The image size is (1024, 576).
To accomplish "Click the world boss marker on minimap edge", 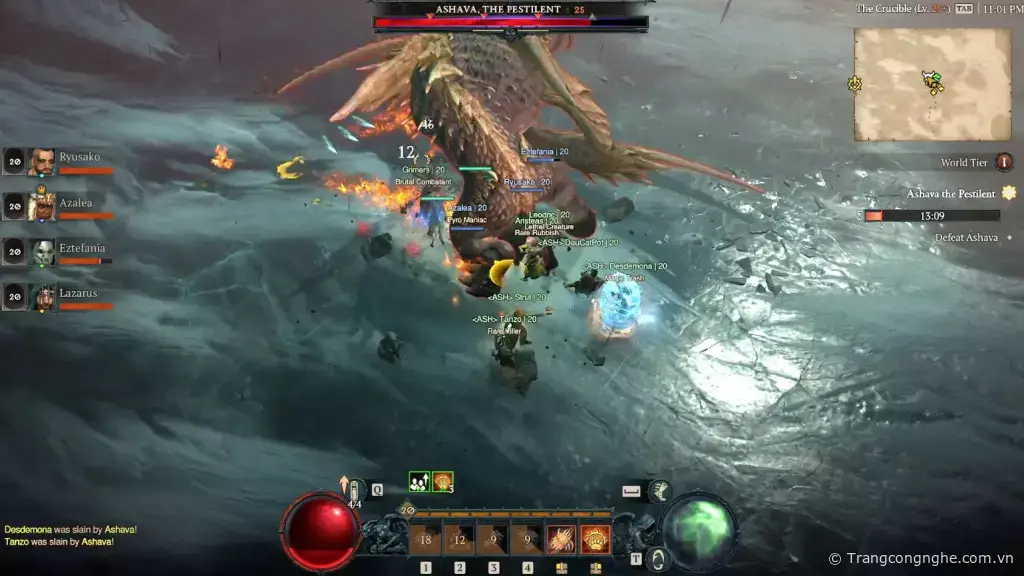I will coord(855,84).
